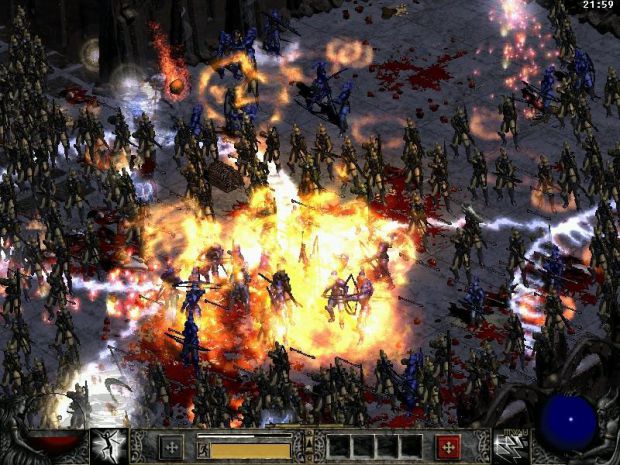The height and width of the screenshot is (465, 620).
Task: Toggle the run/walk running figure icon
Action: point(203,448)
